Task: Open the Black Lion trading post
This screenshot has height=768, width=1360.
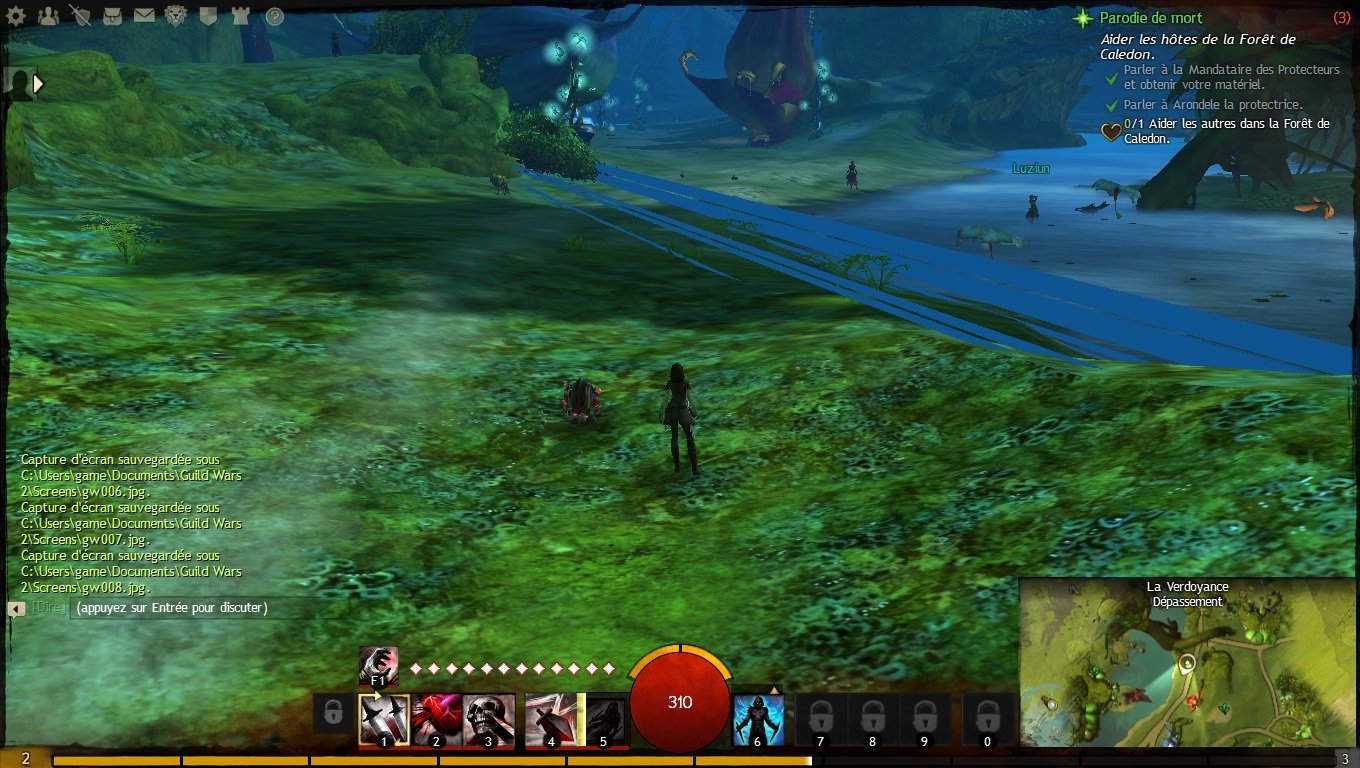Action: [x=176, y=16]
